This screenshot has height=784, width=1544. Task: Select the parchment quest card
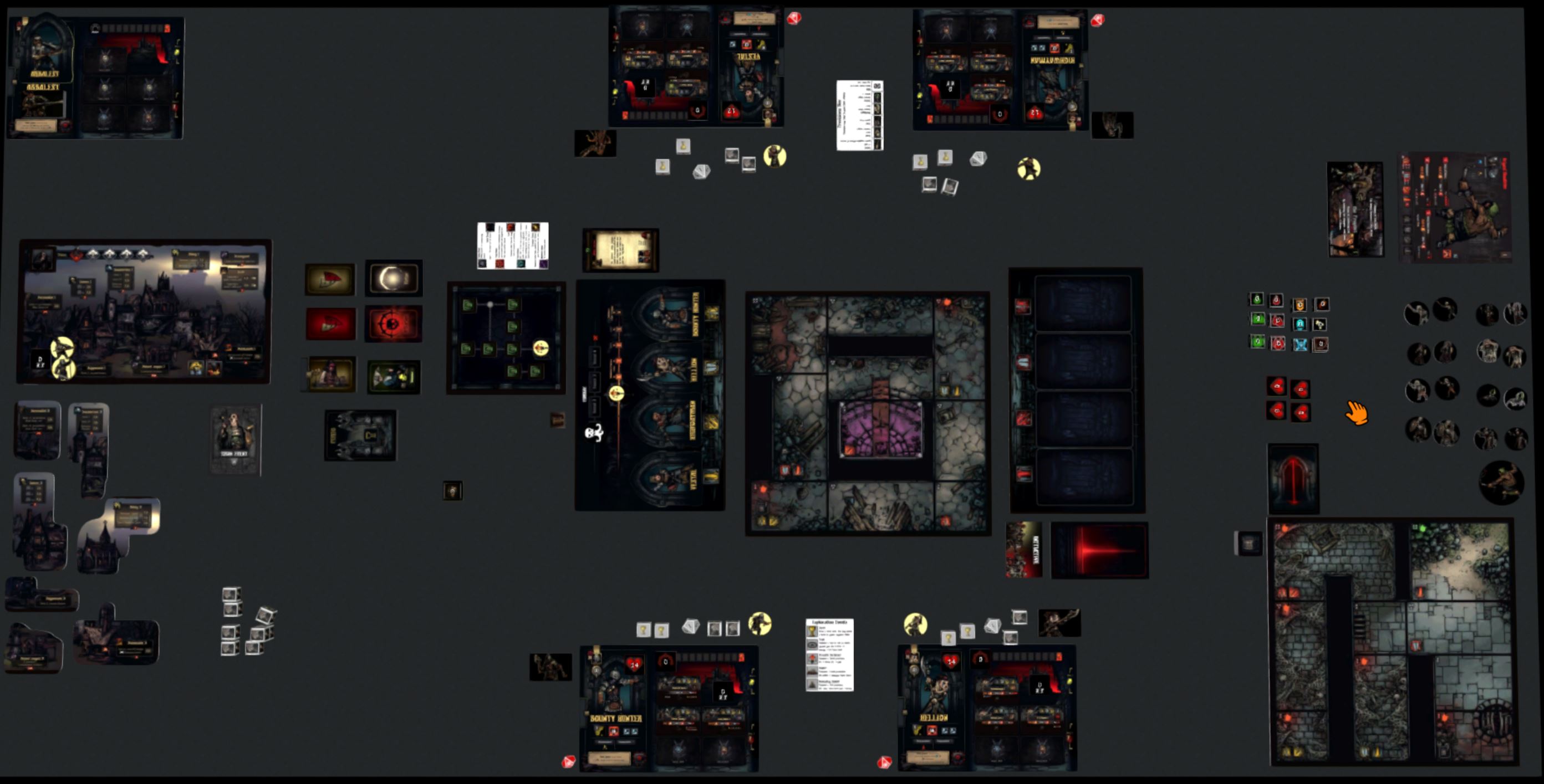620,250
